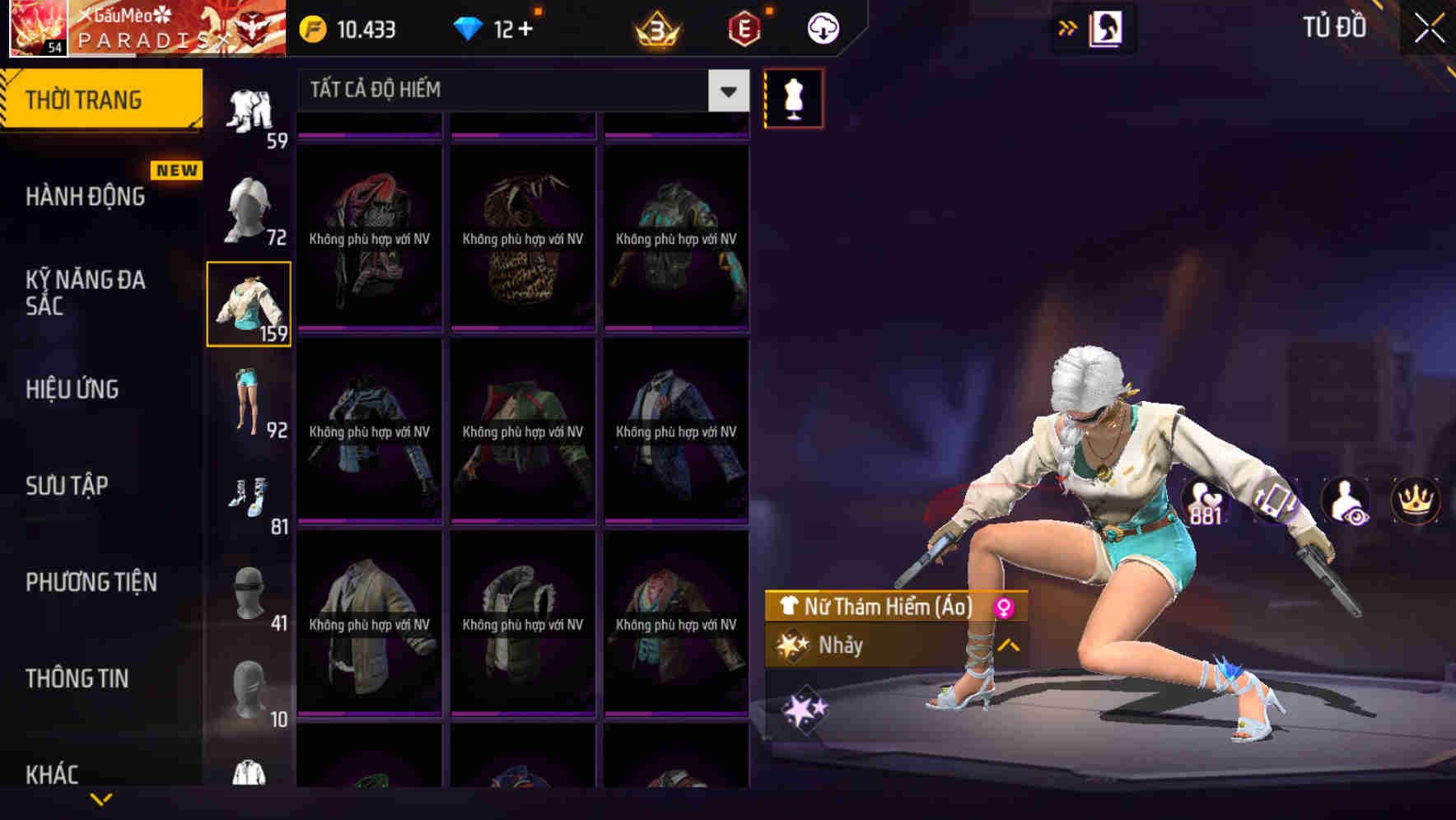Click the double chevron toggle near top right
1456x820 pixels.
[x=1066, y=27]
